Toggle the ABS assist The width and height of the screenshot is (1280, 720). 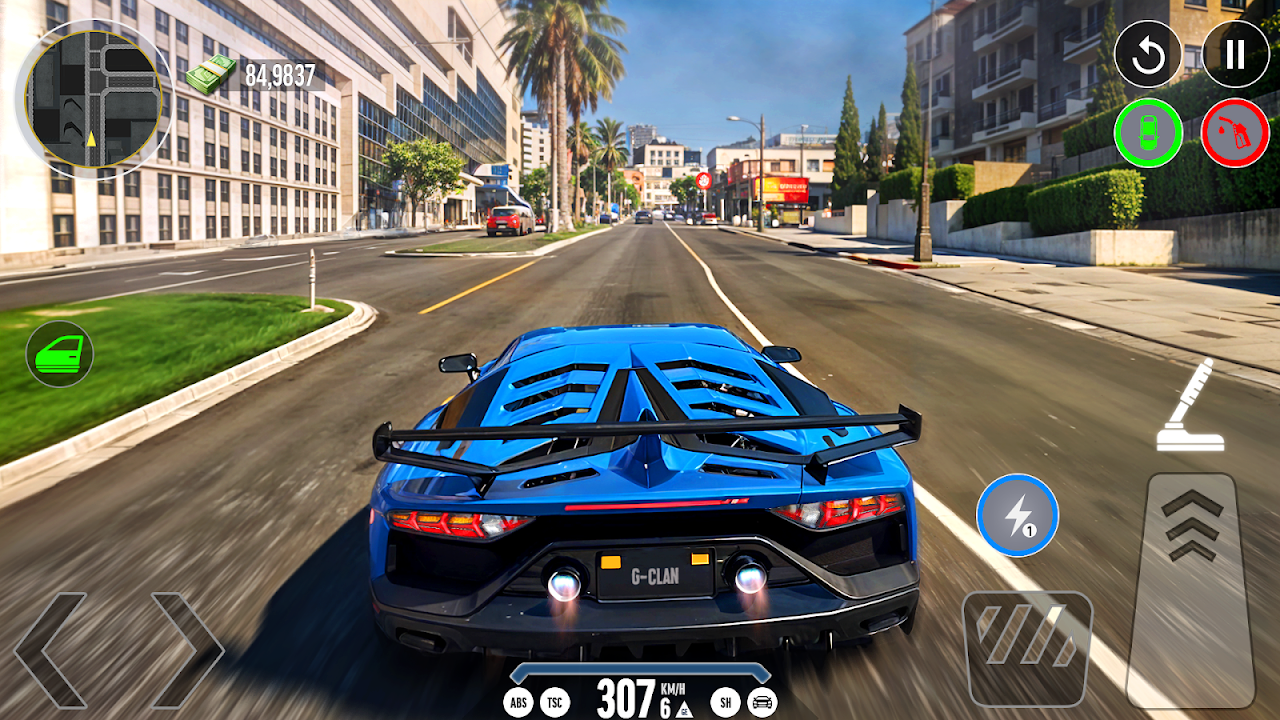(x=518, y=703)
